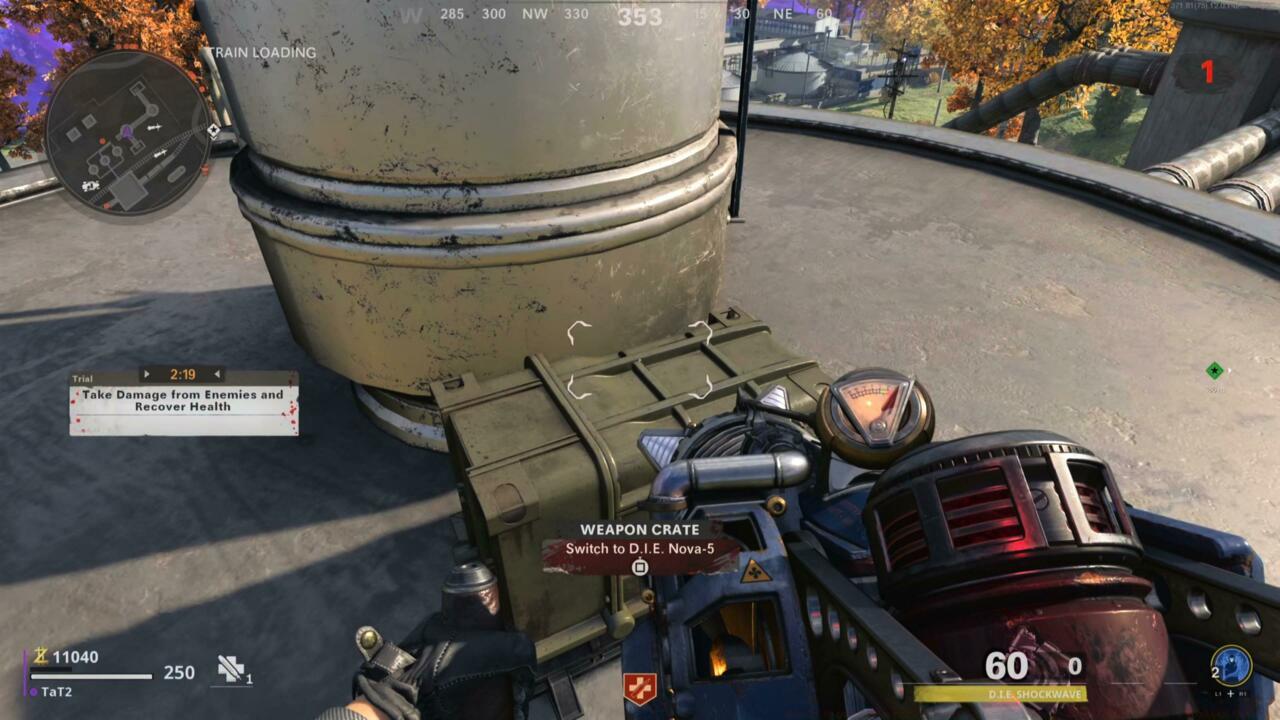Select the star objective marker on minimap edge
This screenshot has height=720, width=1280.
point(213,130)
